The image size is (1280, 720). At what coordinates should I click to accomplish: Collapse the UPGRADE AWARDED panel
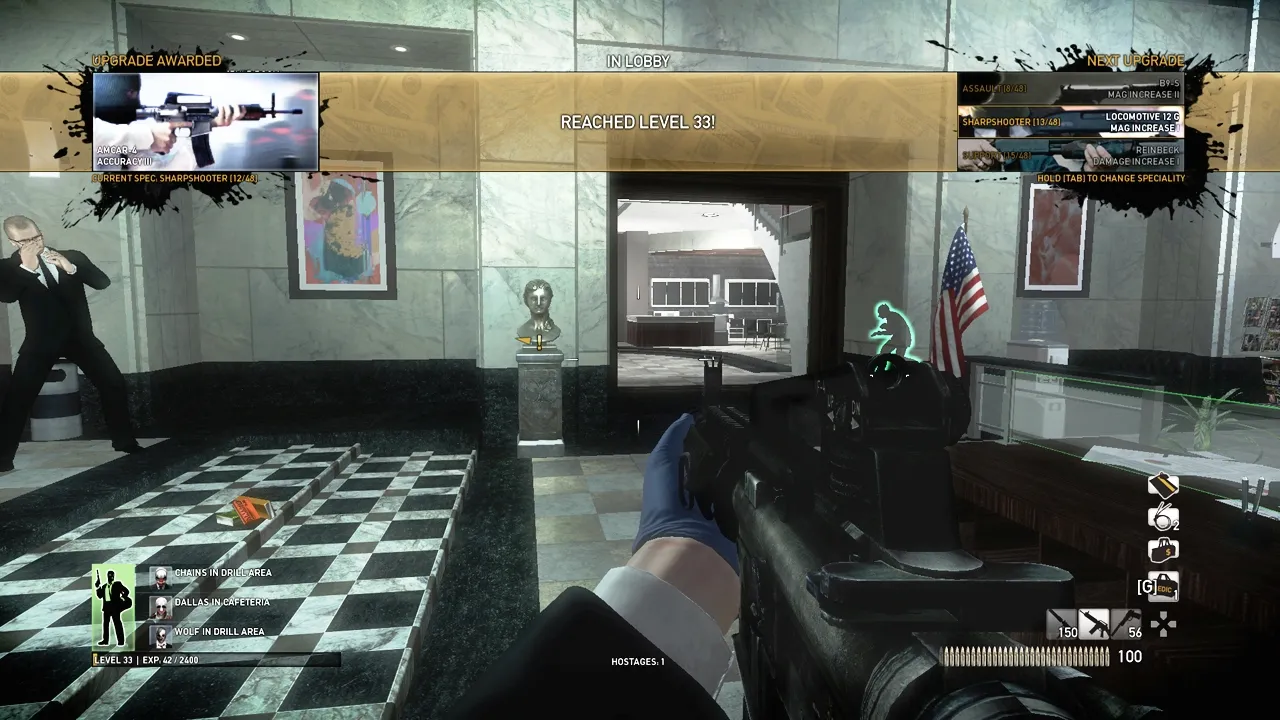[155, 61]
